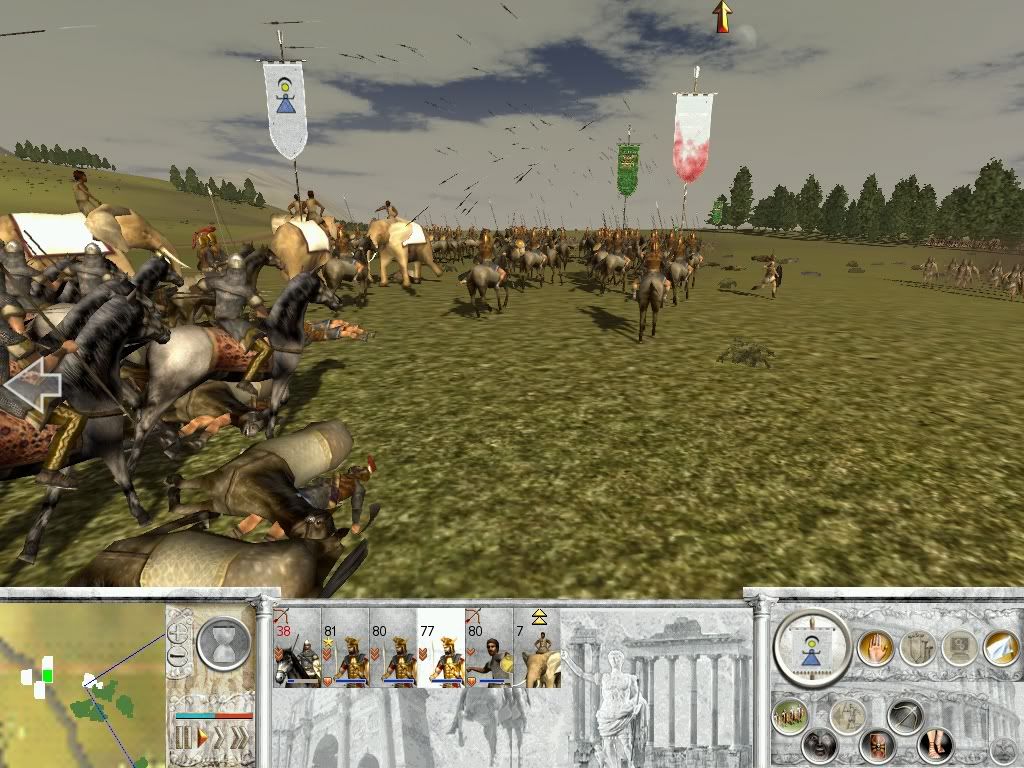Switch to double-speed fast forward
The height and width of the screenshot is (768, 1024).
[221, 740]
